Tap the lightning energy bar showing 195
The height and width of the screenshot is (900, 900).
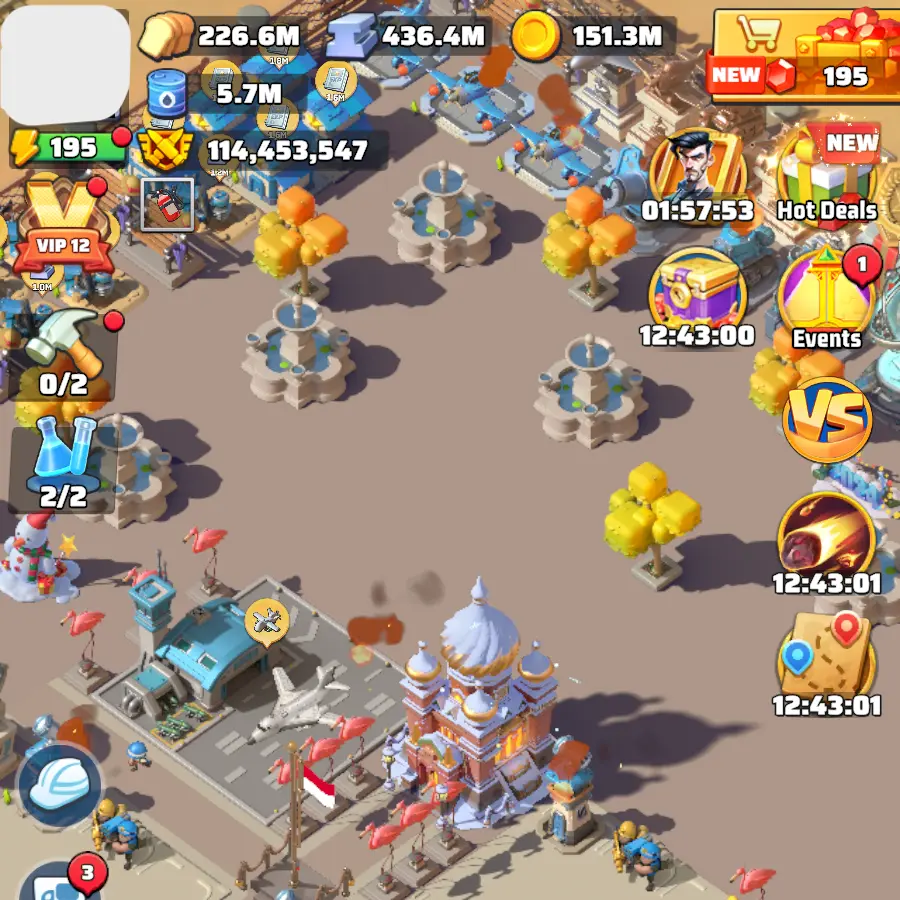tap(66, 148)
